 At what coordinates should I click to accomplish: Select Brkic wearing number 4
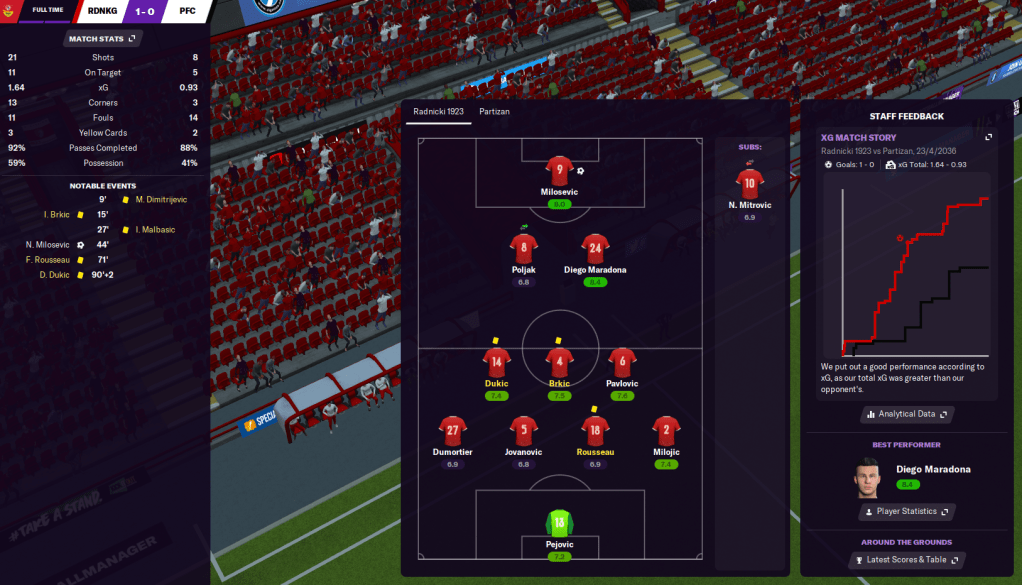[559, 363]
